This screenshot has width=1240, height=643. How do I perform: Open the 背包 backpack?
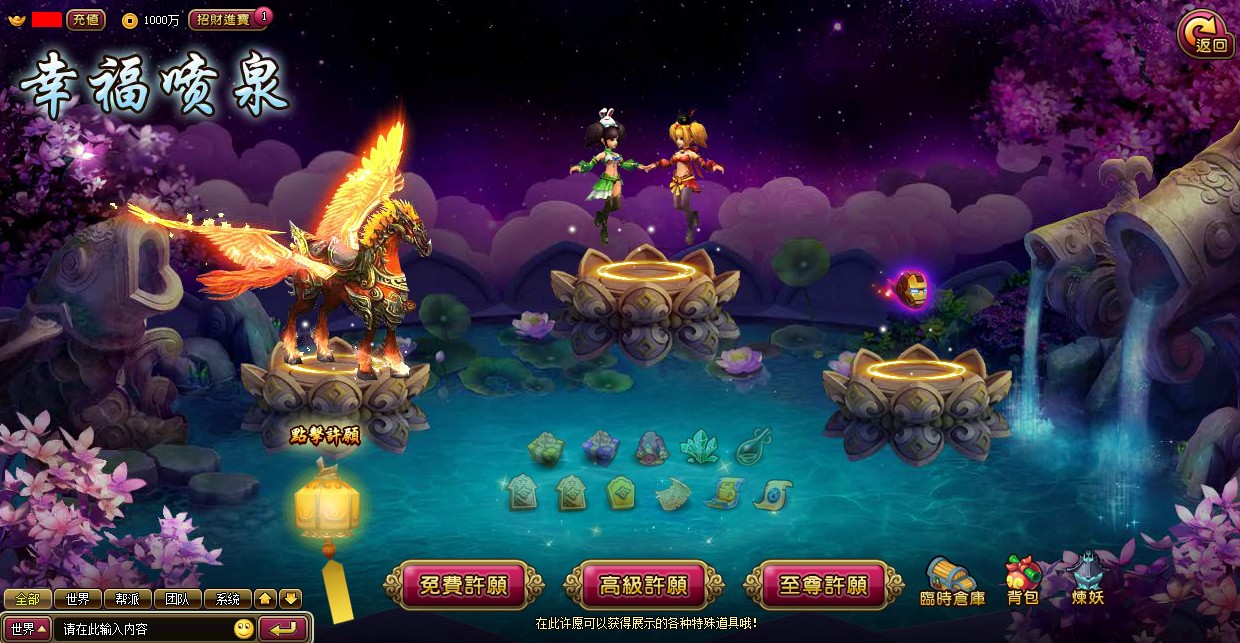point(1022,581)
